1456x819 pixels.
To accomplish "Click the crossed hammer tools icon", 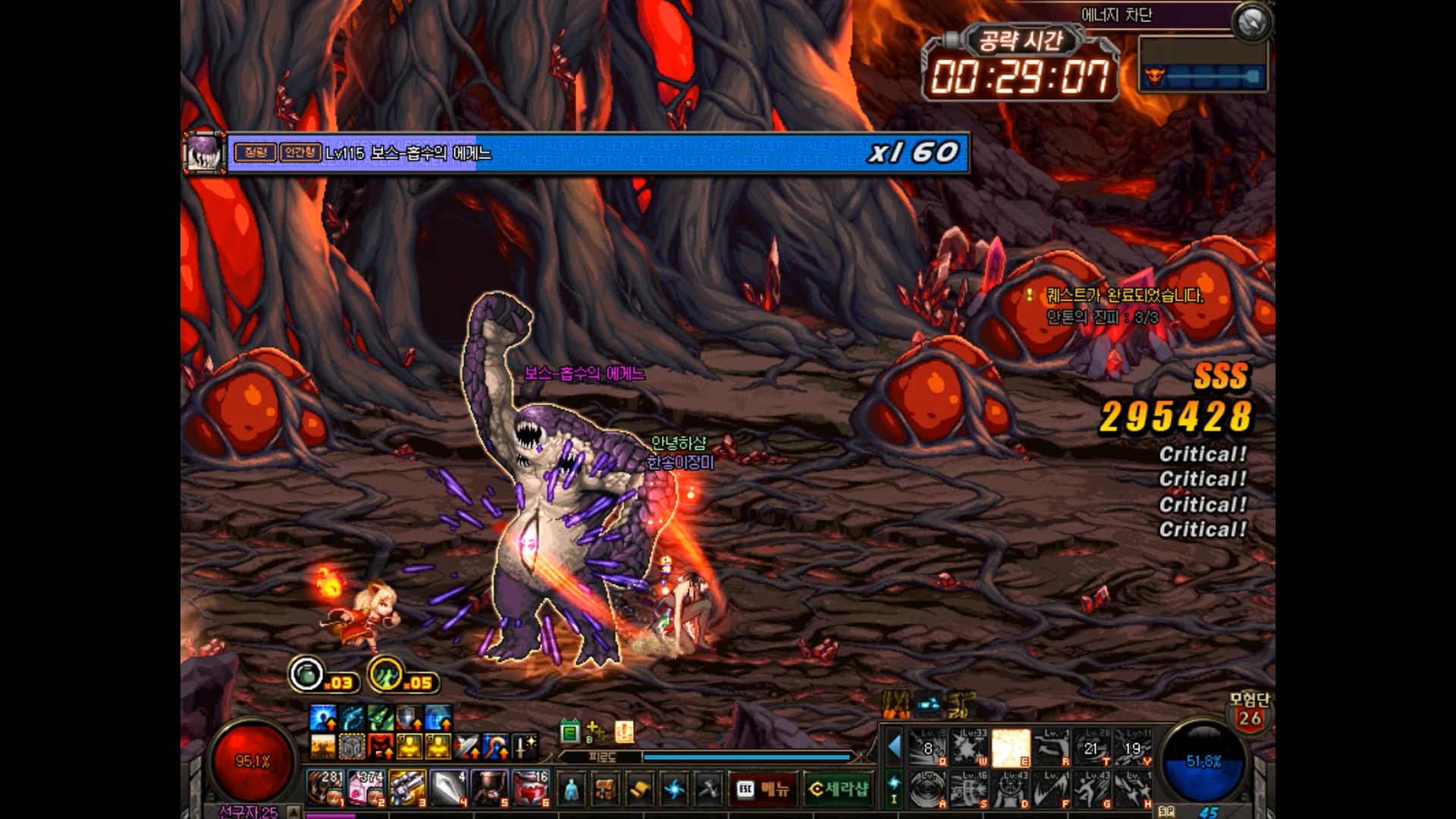I will click(708, 789).
